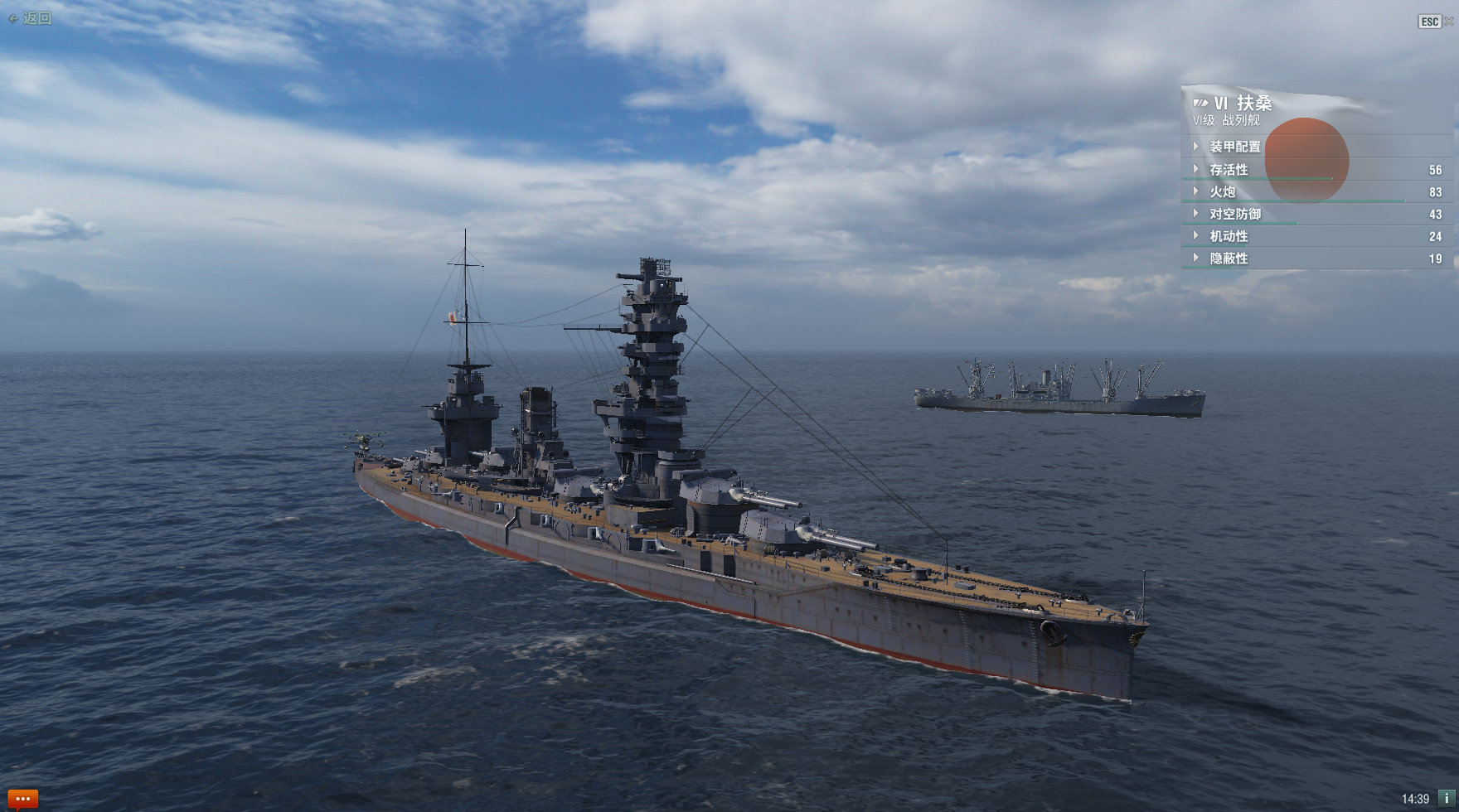Expand the 机动性 maneuverability stats row

pos(1228,237)
